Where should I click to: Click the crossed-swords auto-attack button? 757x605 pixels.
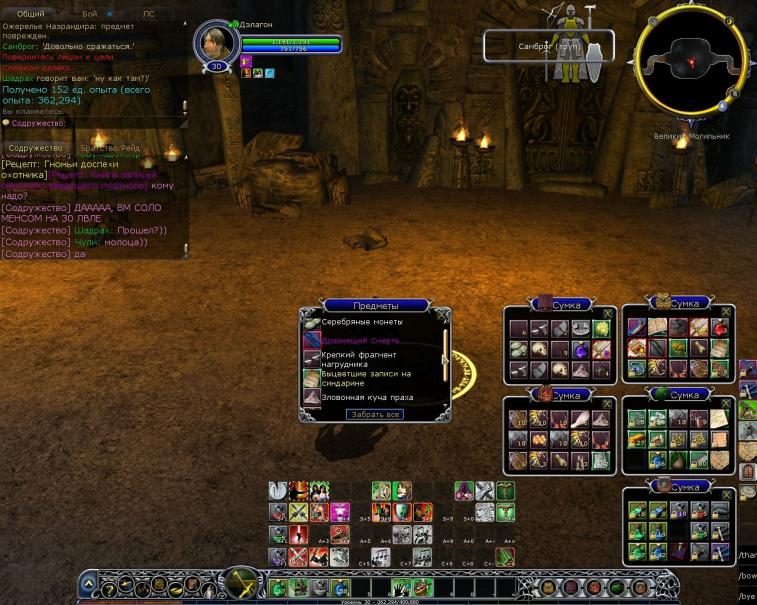point(240,582)
